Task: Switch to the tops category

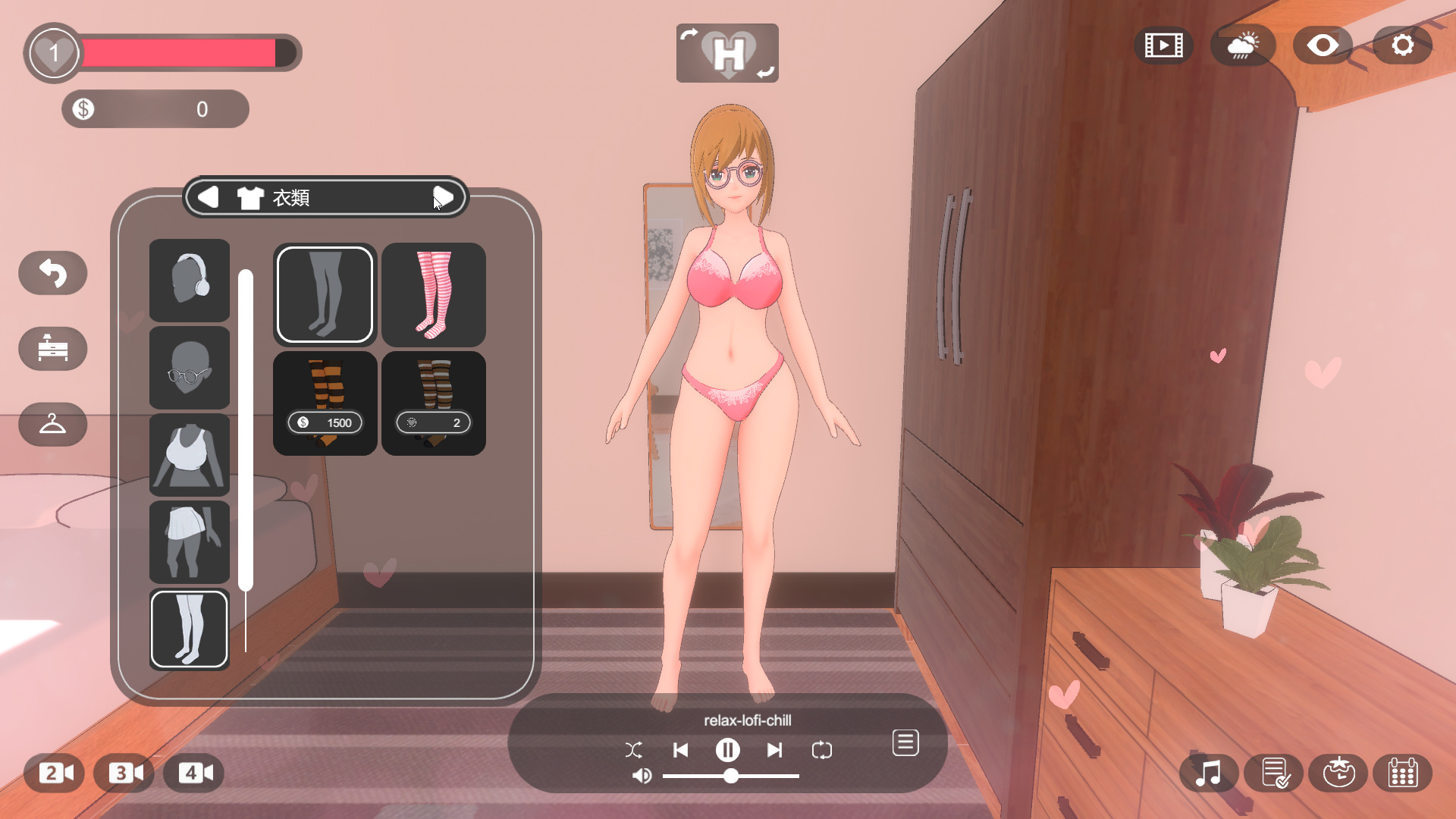Action: coord(189,455)
